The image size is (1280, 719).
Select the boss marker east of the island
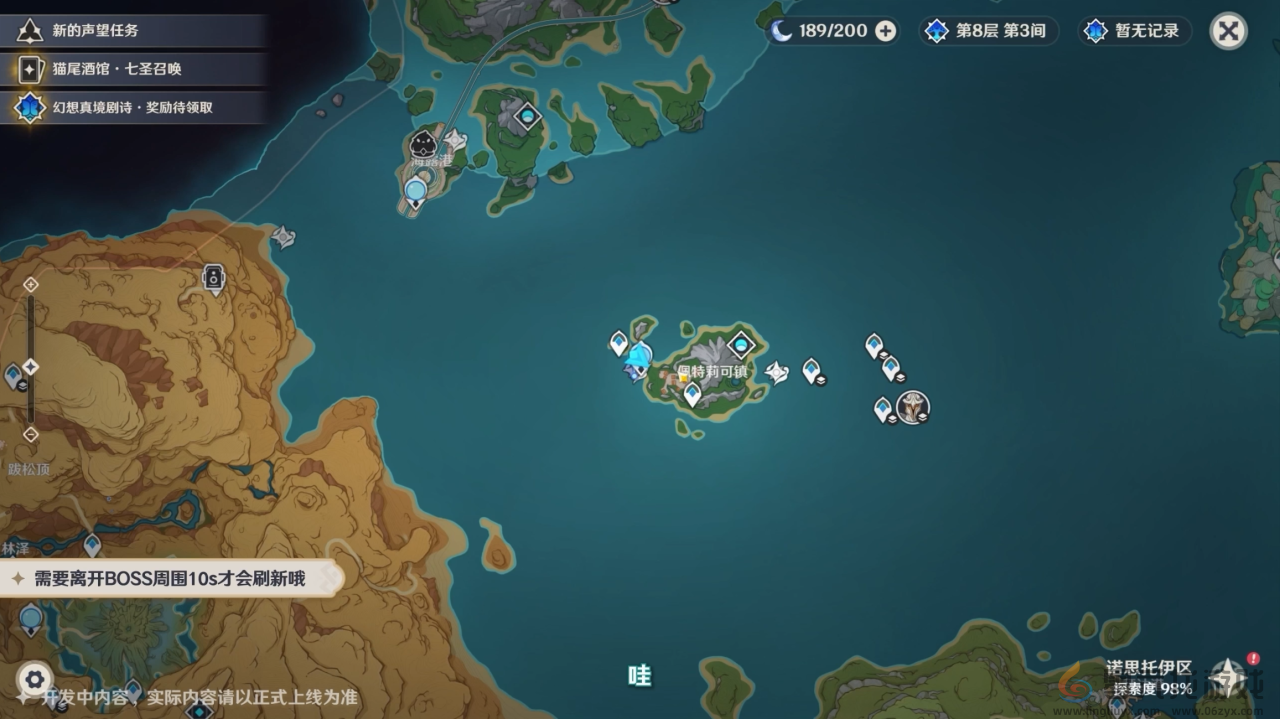click(x=912, y=407)
